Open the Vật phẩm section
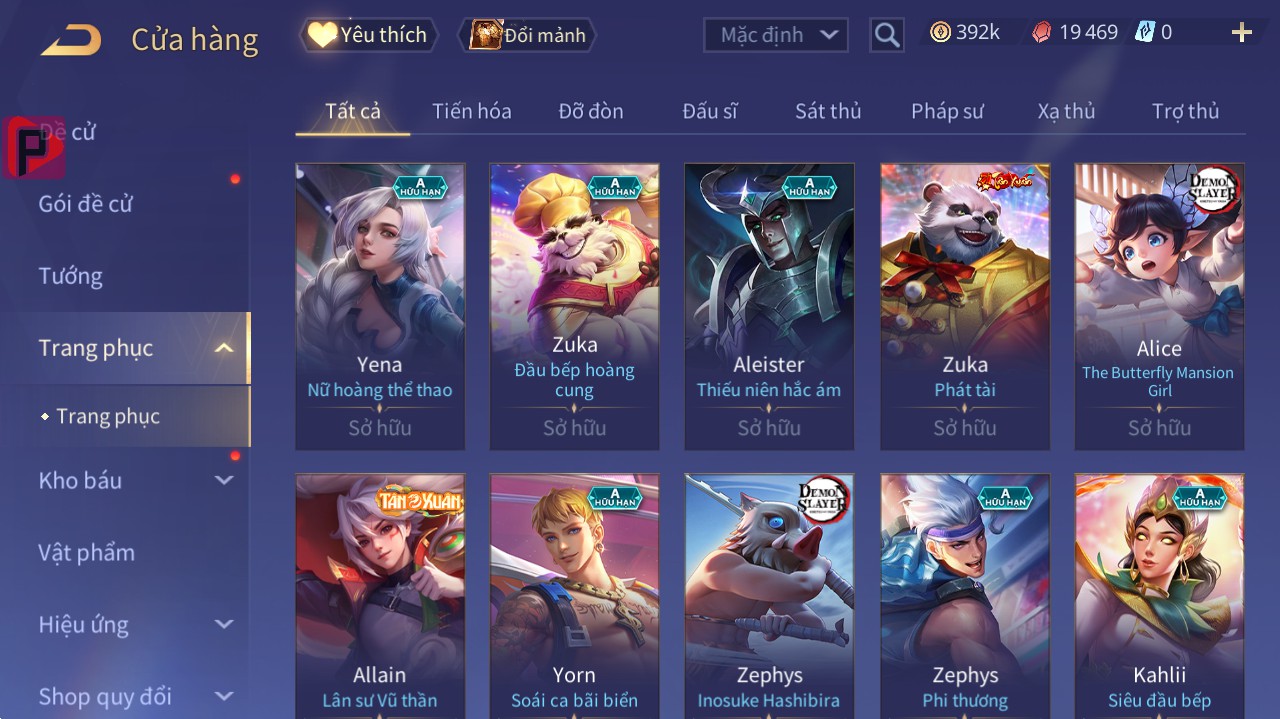Screen dimensions: 1280x719 click(x=86, y=553)
